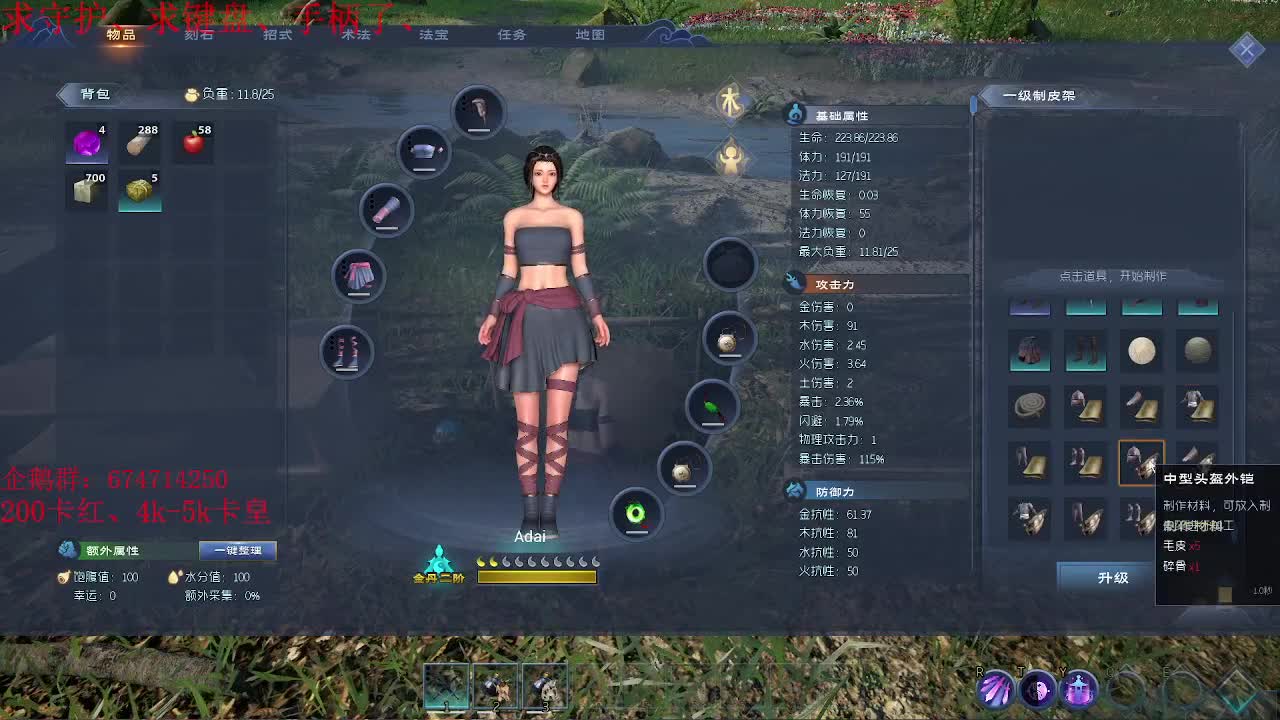This screenshot has width=1280, height=720.
Task: Click the 木 element icon above the stats panel
Action: pos(731,103)
